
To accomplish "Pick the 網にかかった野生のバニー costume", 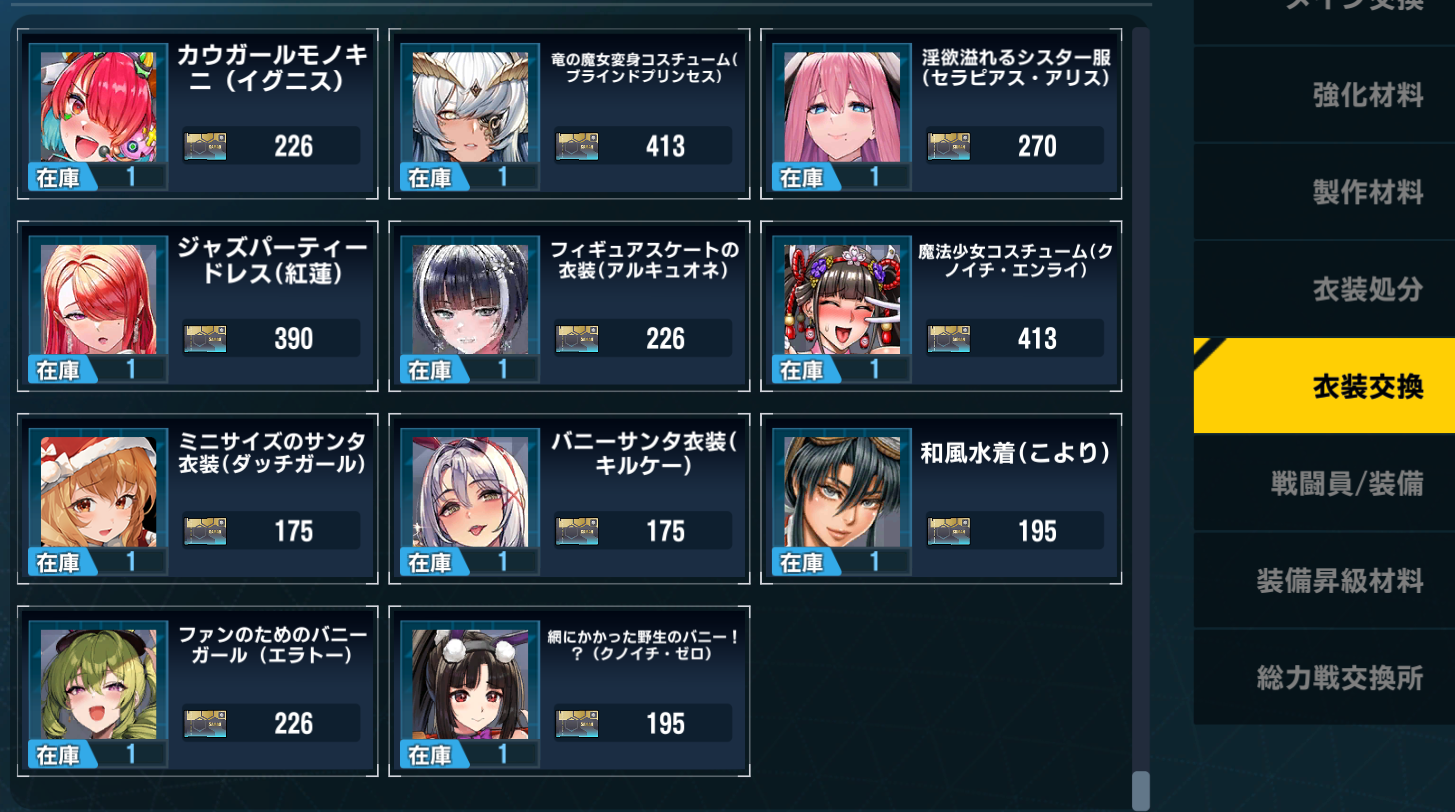I will pos(569,690).
